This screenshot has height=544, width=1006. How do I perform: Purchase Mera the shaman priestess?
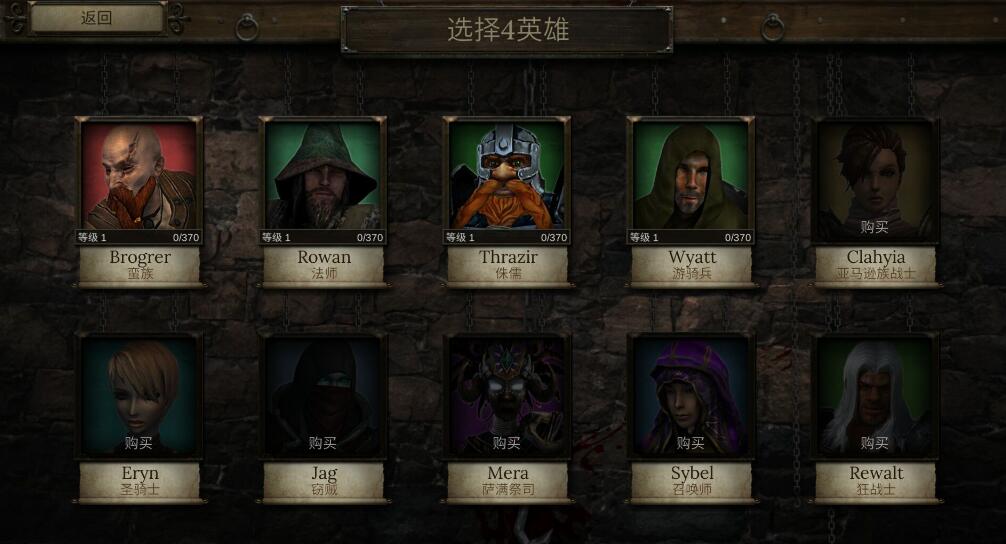(x=507, y=442)
